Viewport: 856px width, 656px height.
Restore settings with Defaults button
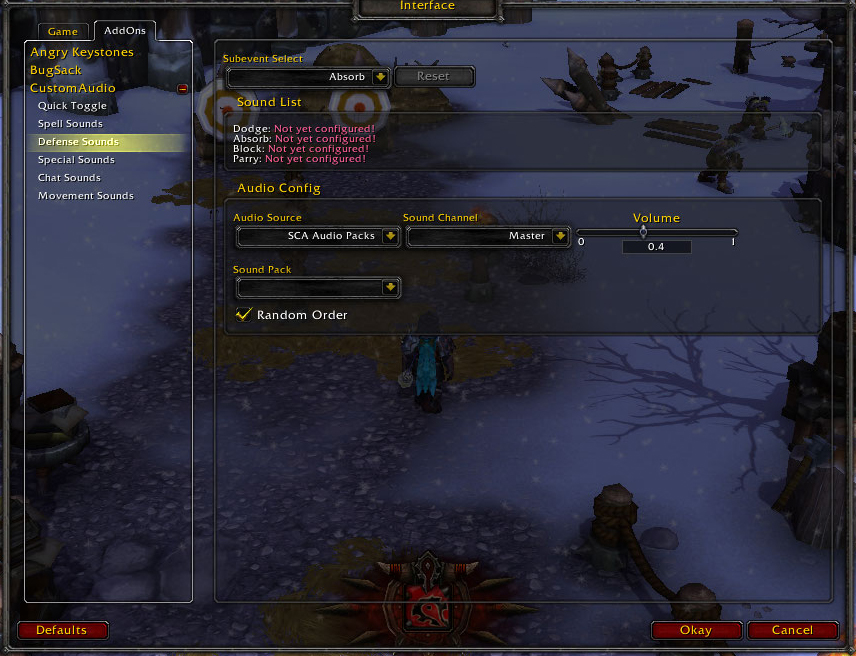coord(62,630)
